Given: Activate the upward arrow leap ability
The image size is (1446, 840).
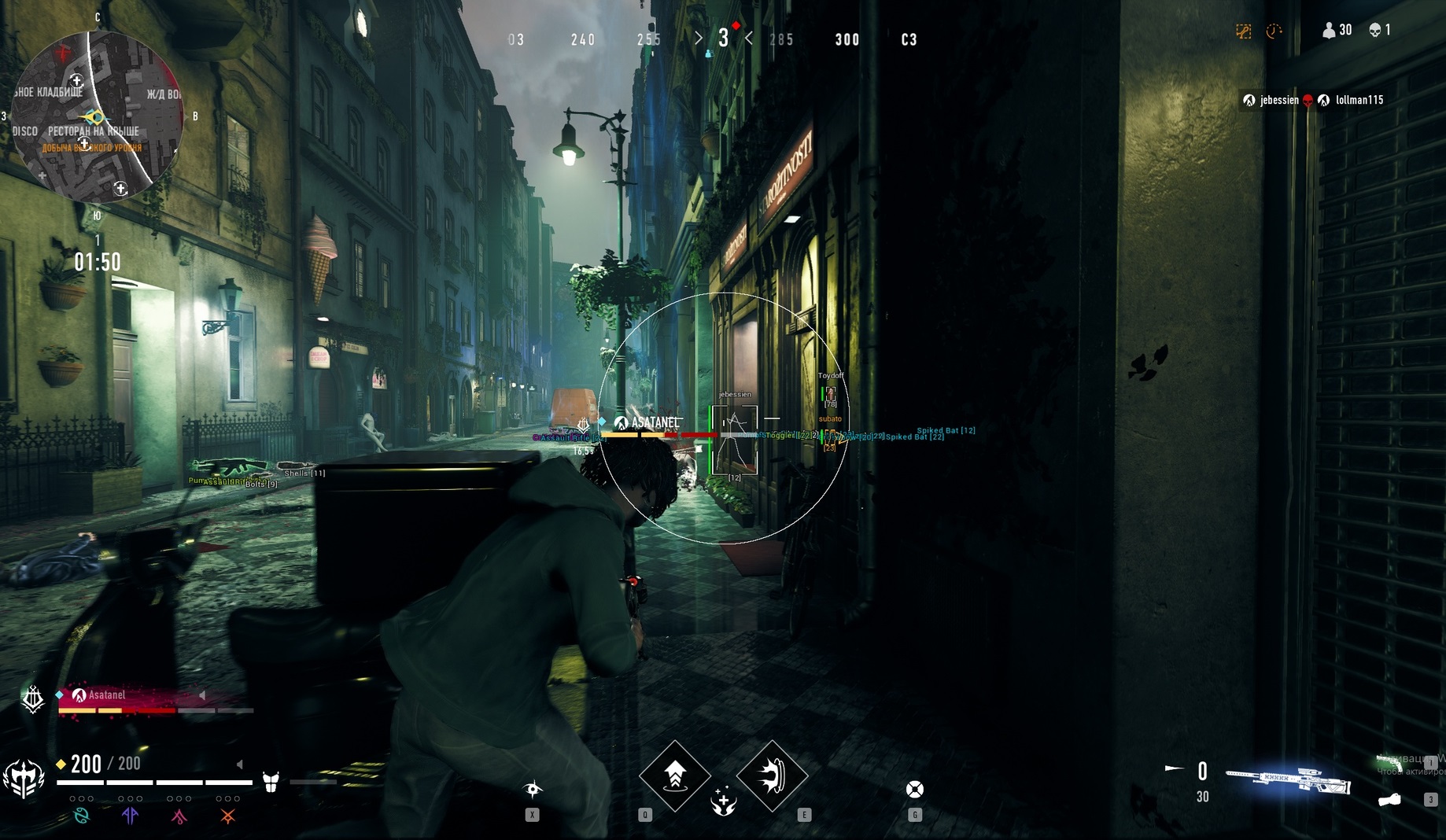Looking at the screenshot, I should point(674,776).
